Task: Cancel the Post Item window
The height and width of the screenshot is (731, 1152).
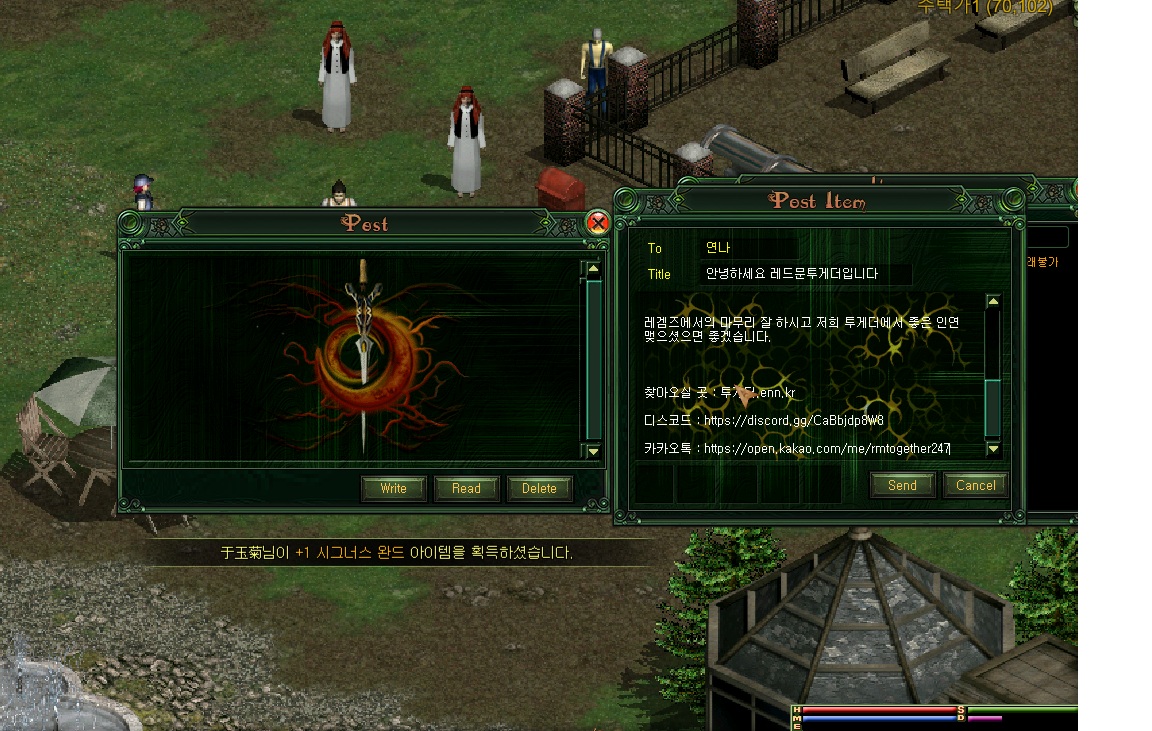Action: coord(975,485)
